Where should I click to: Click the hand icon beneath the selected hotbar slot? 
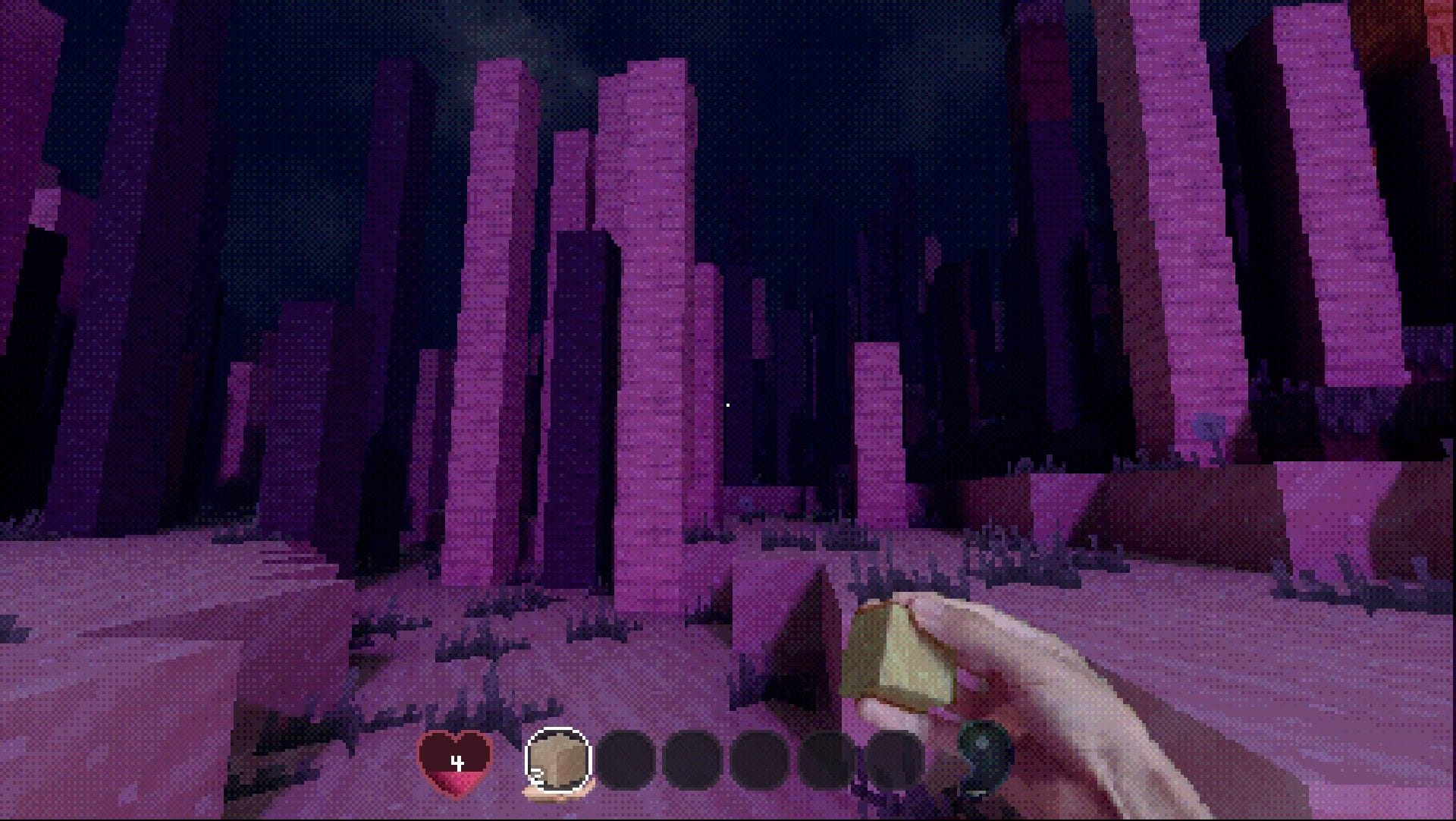pos(555,795)
